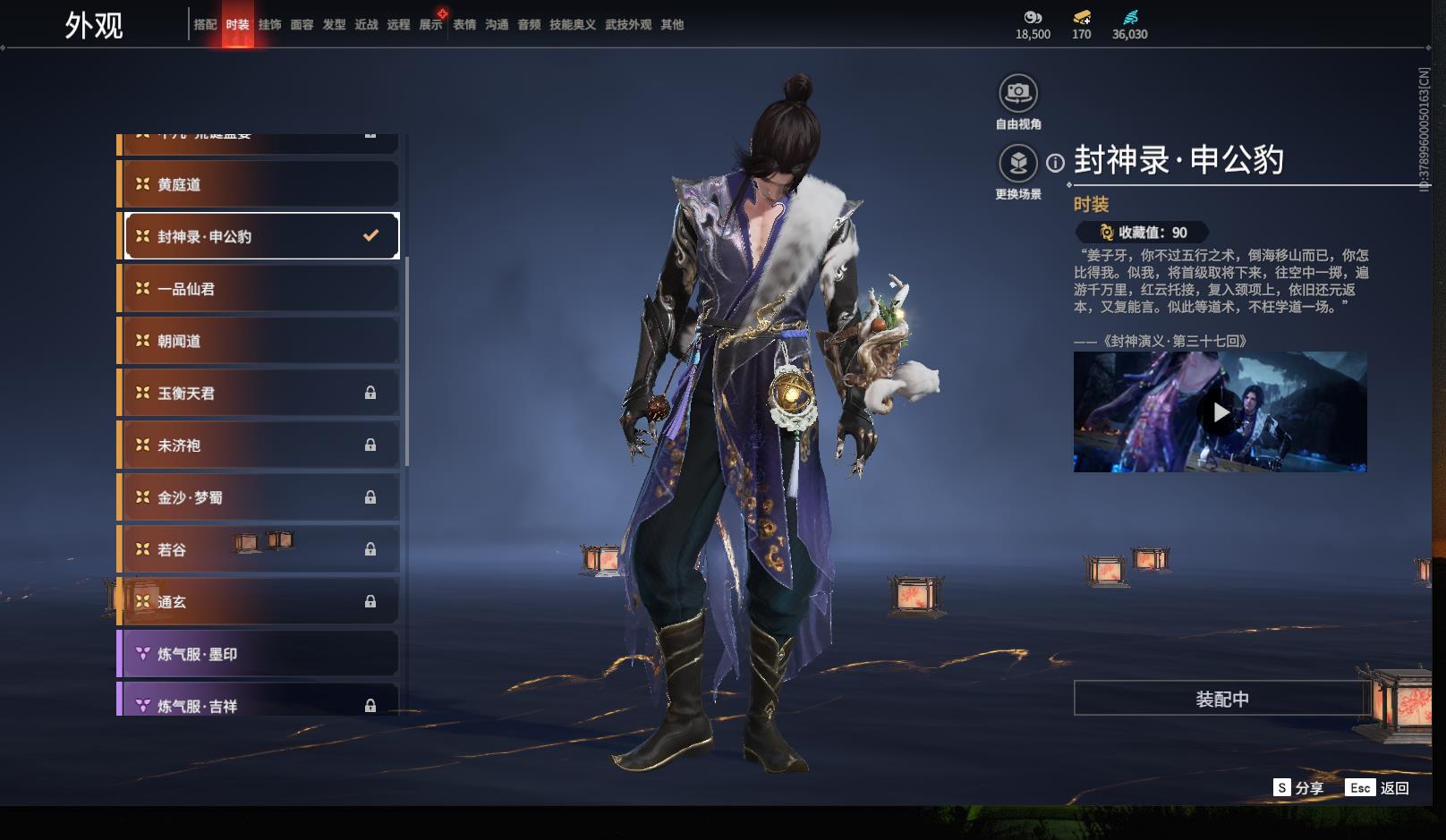Pick the 朝闻道 outfit
1446x840 pixels.
259,341
